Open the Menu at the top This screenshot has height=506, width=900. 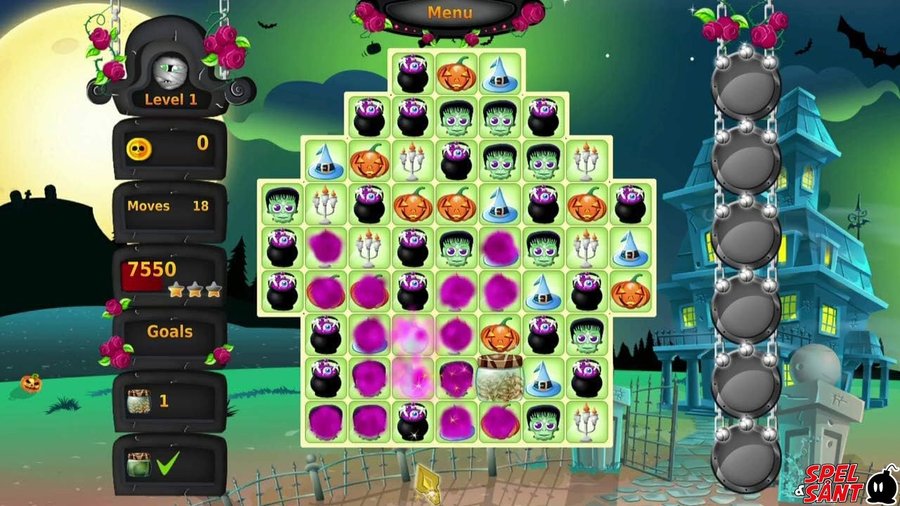(x=449, y=13)
